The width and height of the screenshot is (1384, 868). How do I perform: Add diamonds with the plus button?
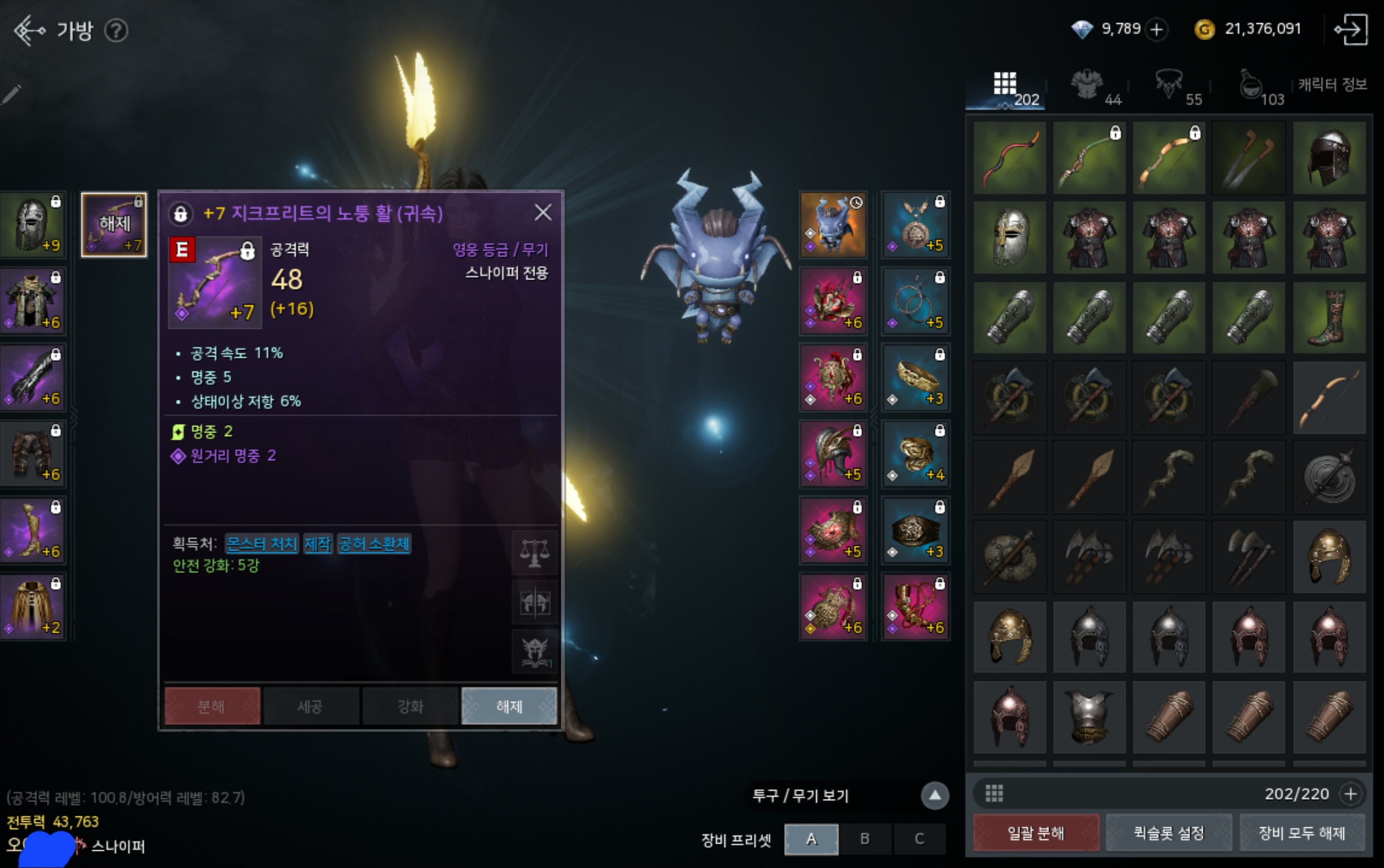pos(1157,29)
